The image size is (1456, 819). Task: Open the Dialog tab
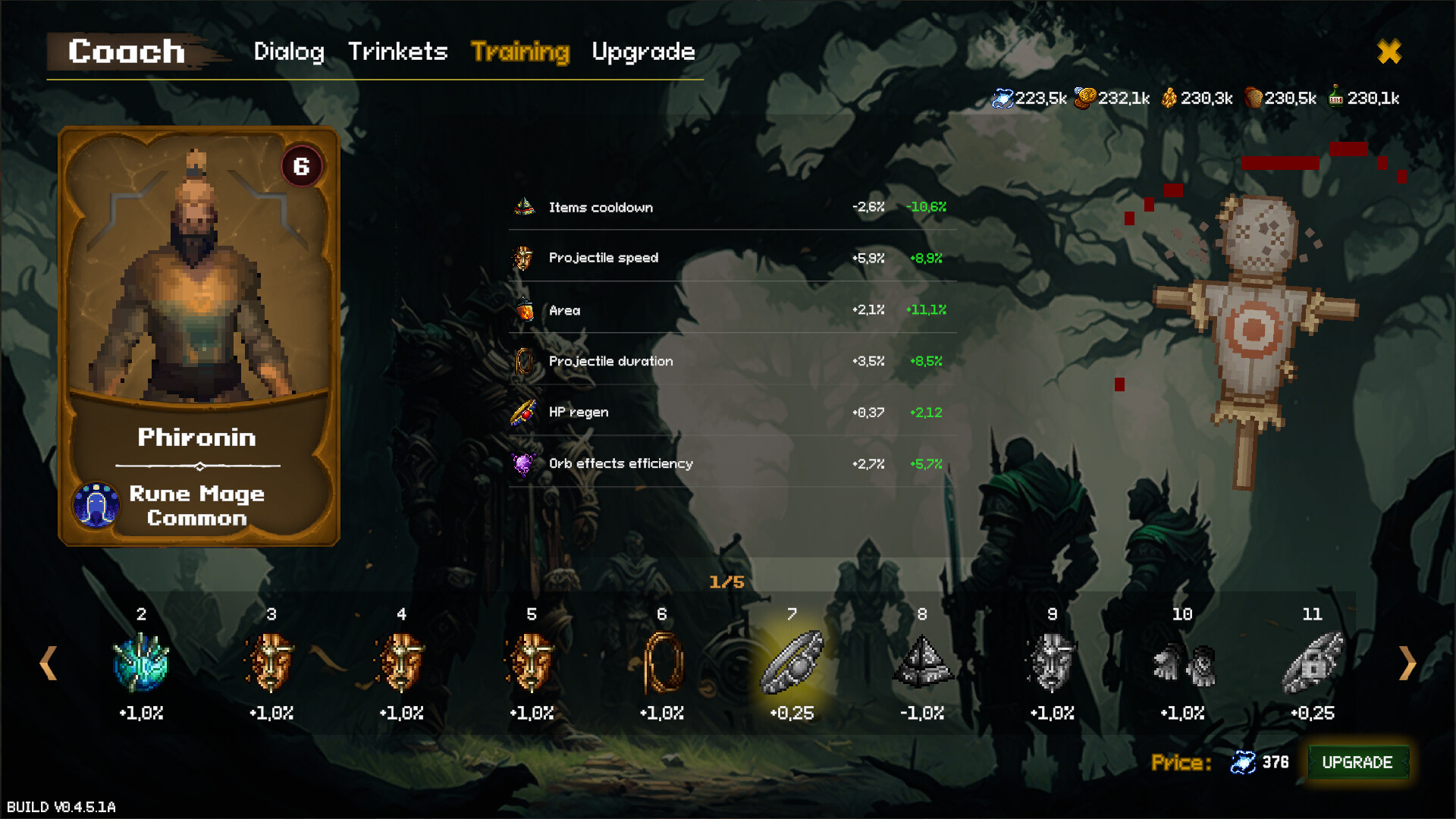click(x=289, y=52)
